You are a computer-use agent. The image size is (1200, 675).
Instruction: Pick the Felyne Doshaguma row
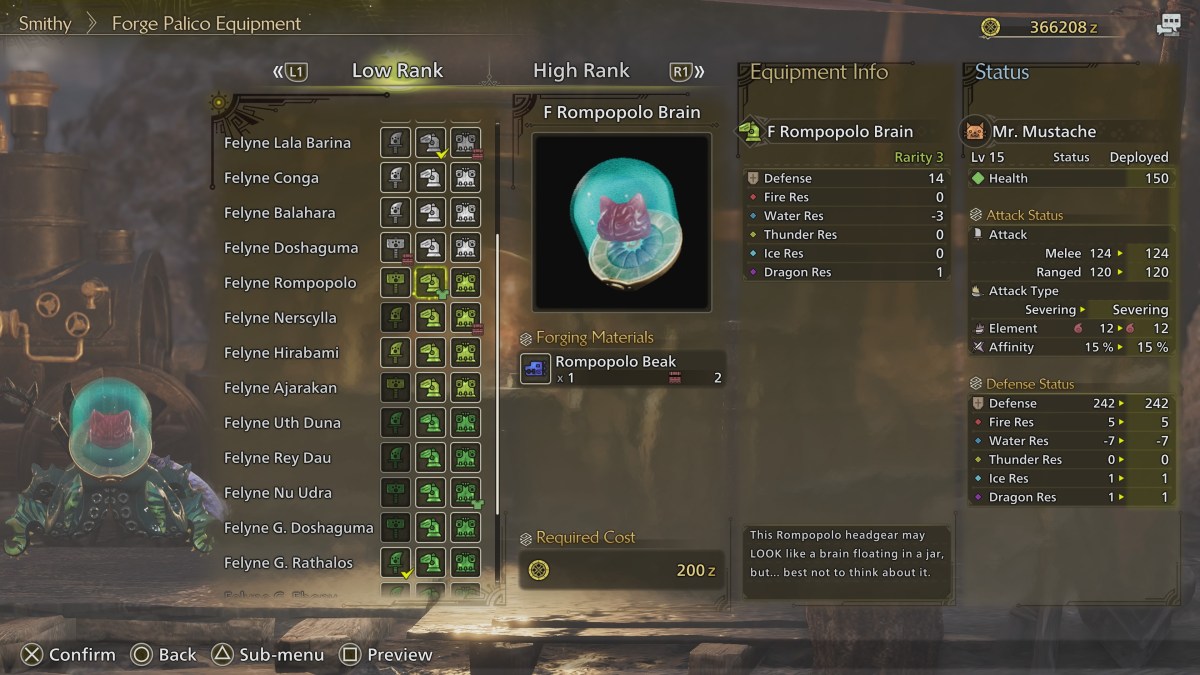click(290, 248)
